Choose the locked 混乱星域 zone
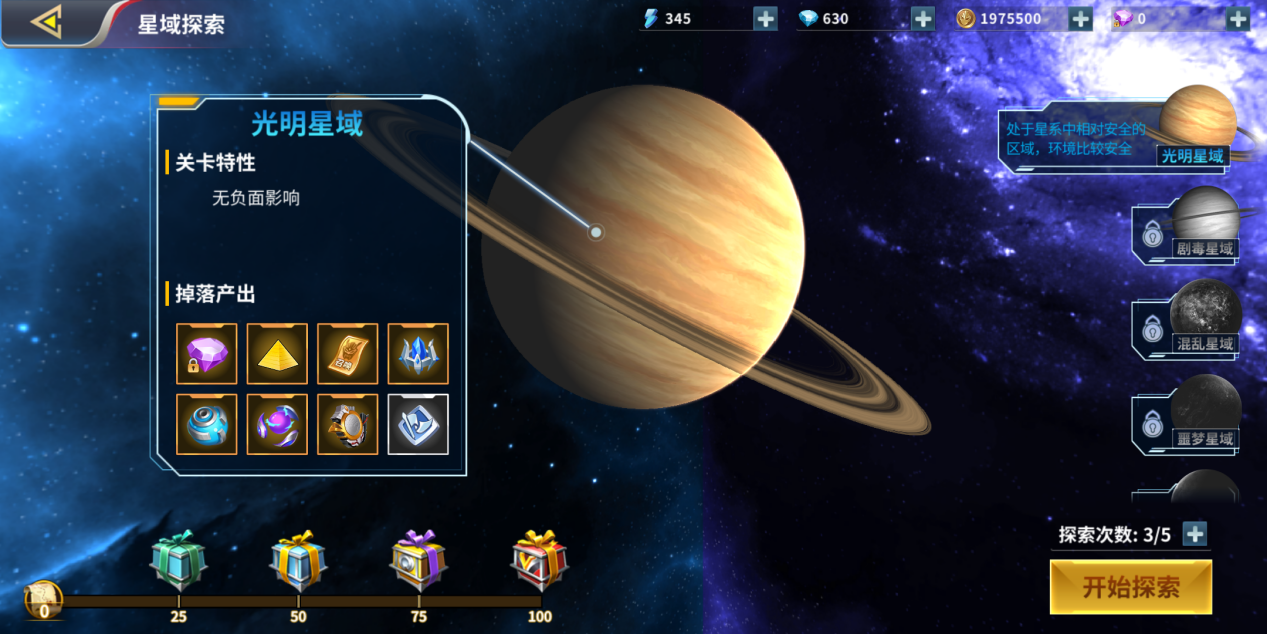 click(1190, 321)
